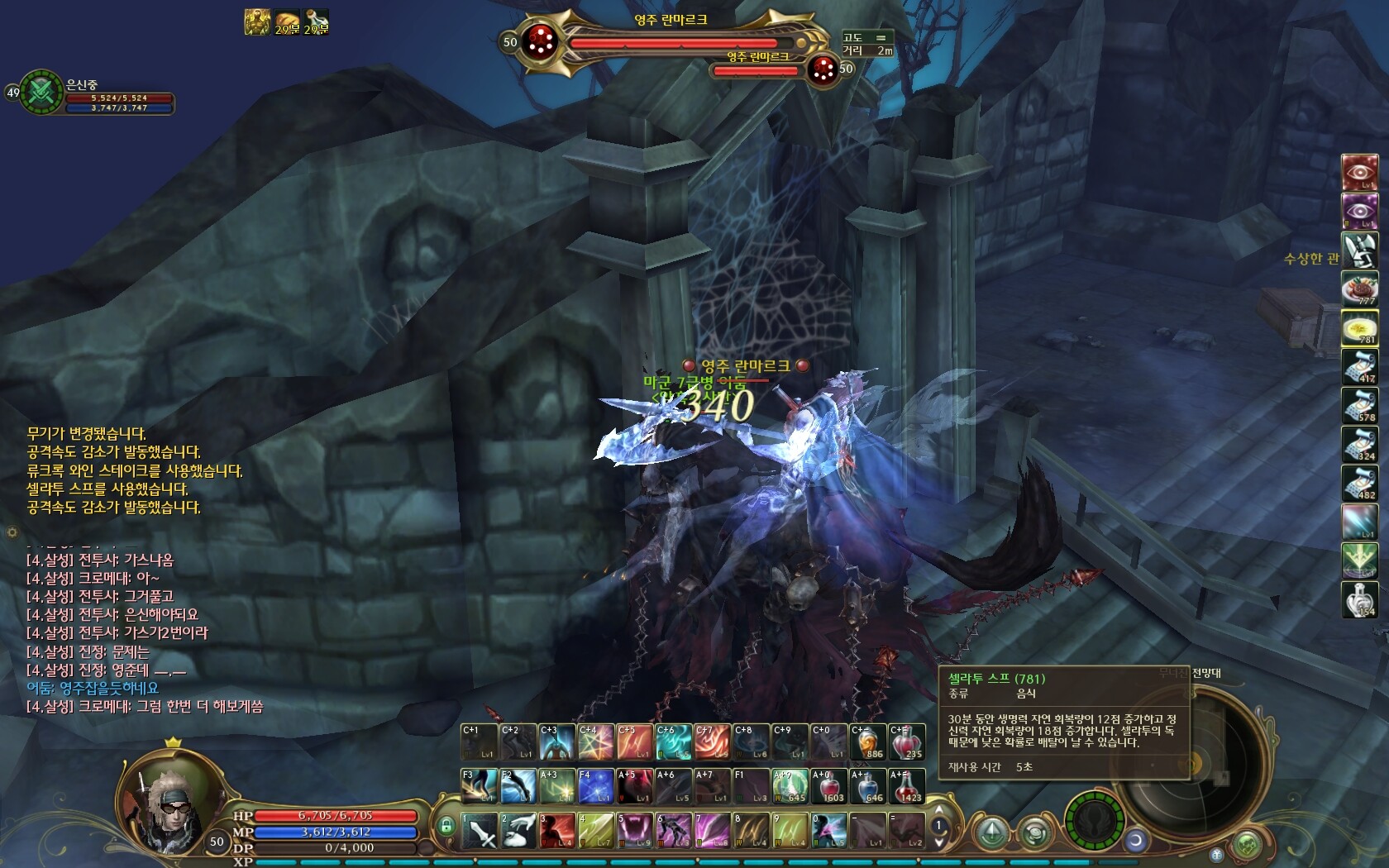Viewport: 1389px width, 868px height.
Task: Click the green skull button beside minimap
Action: (1248, 845)
